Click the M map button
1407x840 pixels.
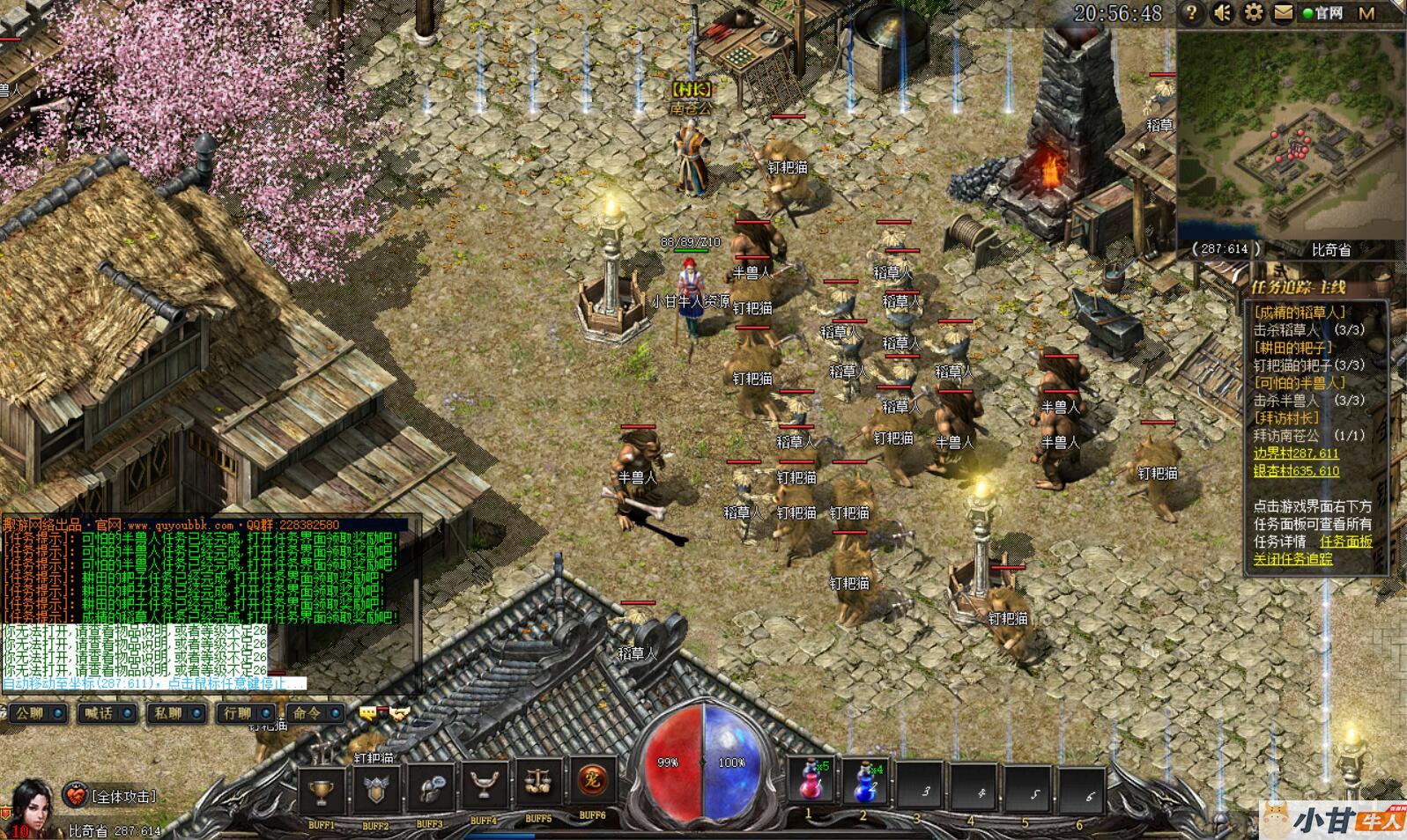pos(1366,13)
